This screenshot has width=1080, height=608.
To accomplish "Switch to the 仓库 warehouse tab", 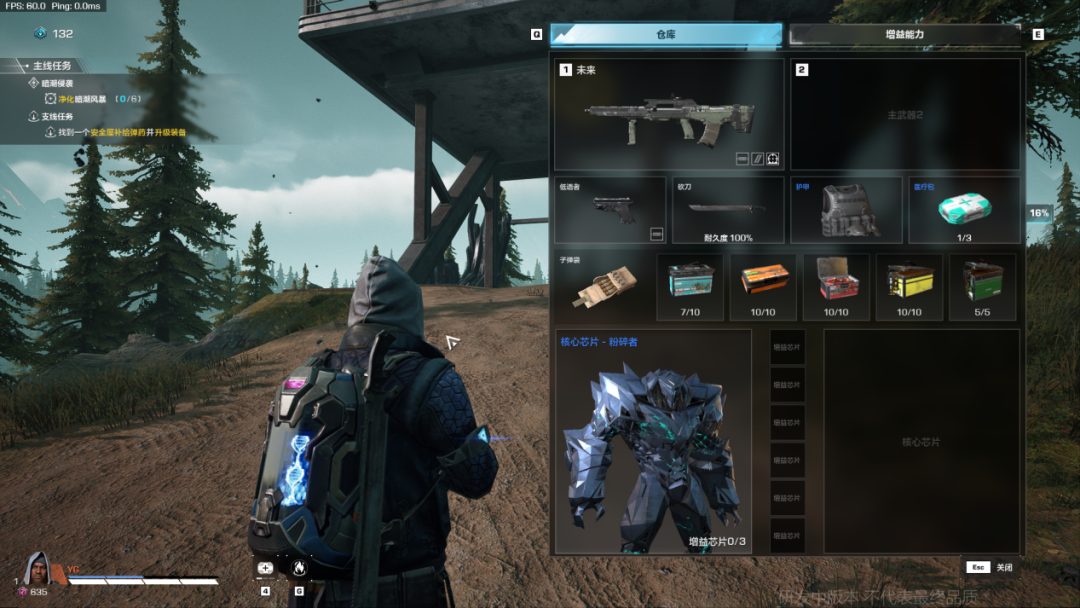I will click(666, 35).
